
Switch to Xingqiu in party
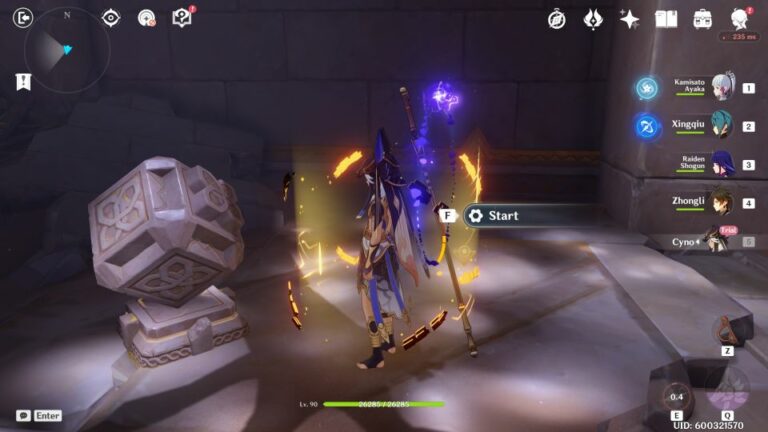tap(722, 126)
